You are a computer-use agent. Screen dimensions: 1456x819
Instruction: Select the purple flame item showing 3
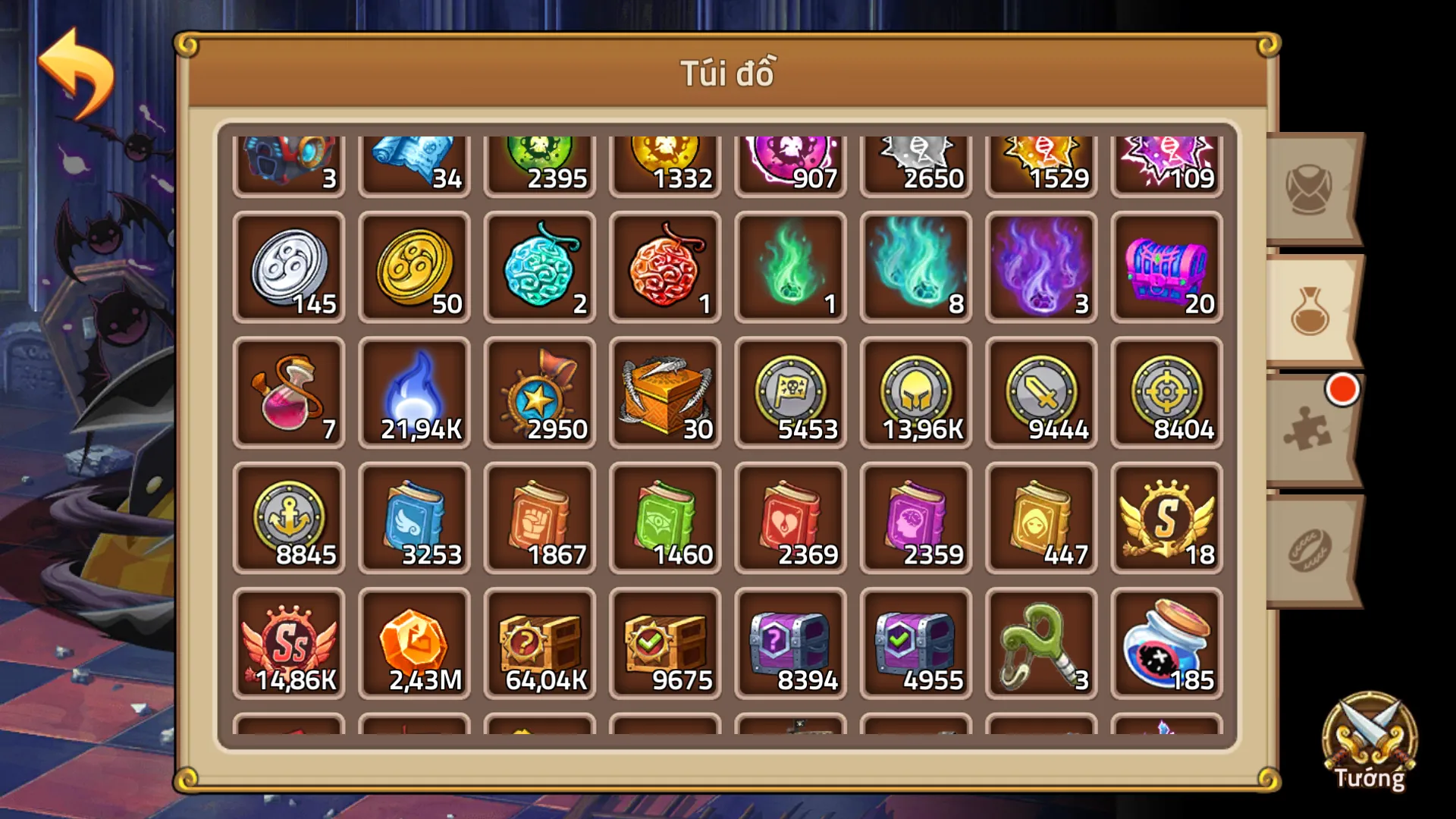click(x=1040, y=267)
